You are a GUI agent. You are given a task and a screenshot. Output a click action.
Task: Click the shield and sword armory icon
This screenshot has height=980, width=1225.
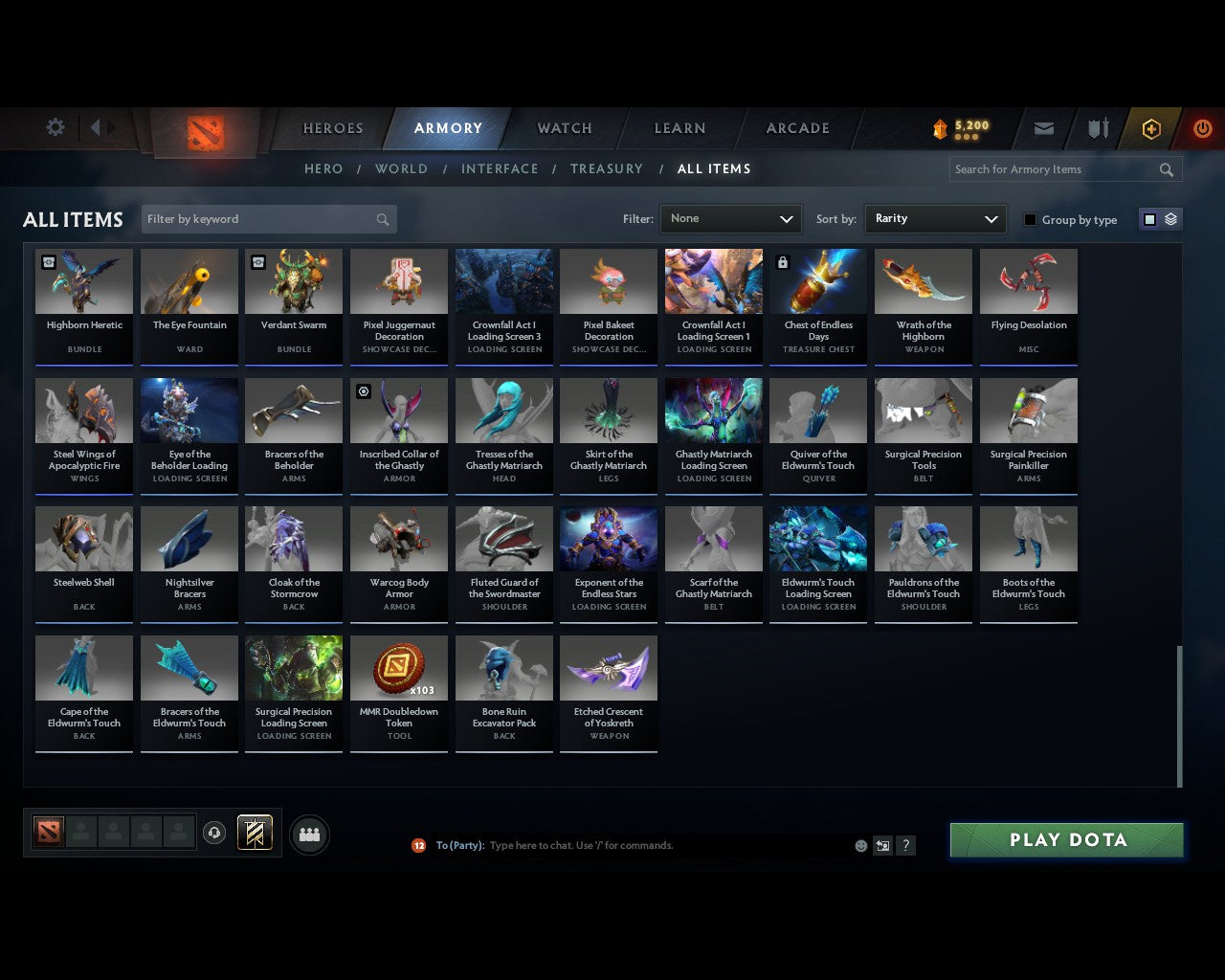pyautogui.click(x=1097, y=127)
